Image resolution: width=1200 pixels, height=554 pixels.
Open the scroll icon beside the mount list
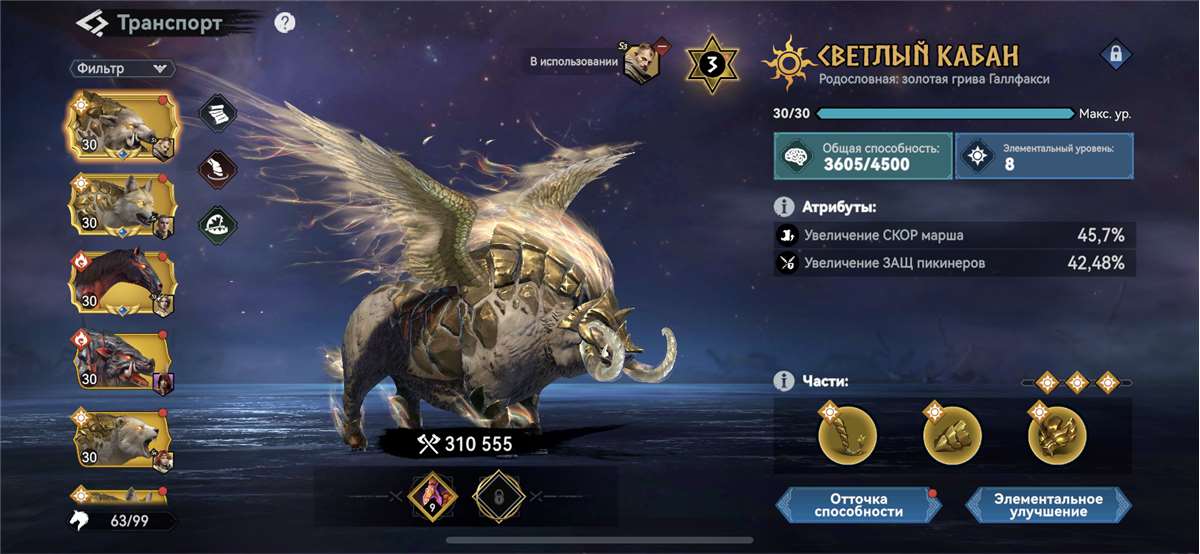217,115
